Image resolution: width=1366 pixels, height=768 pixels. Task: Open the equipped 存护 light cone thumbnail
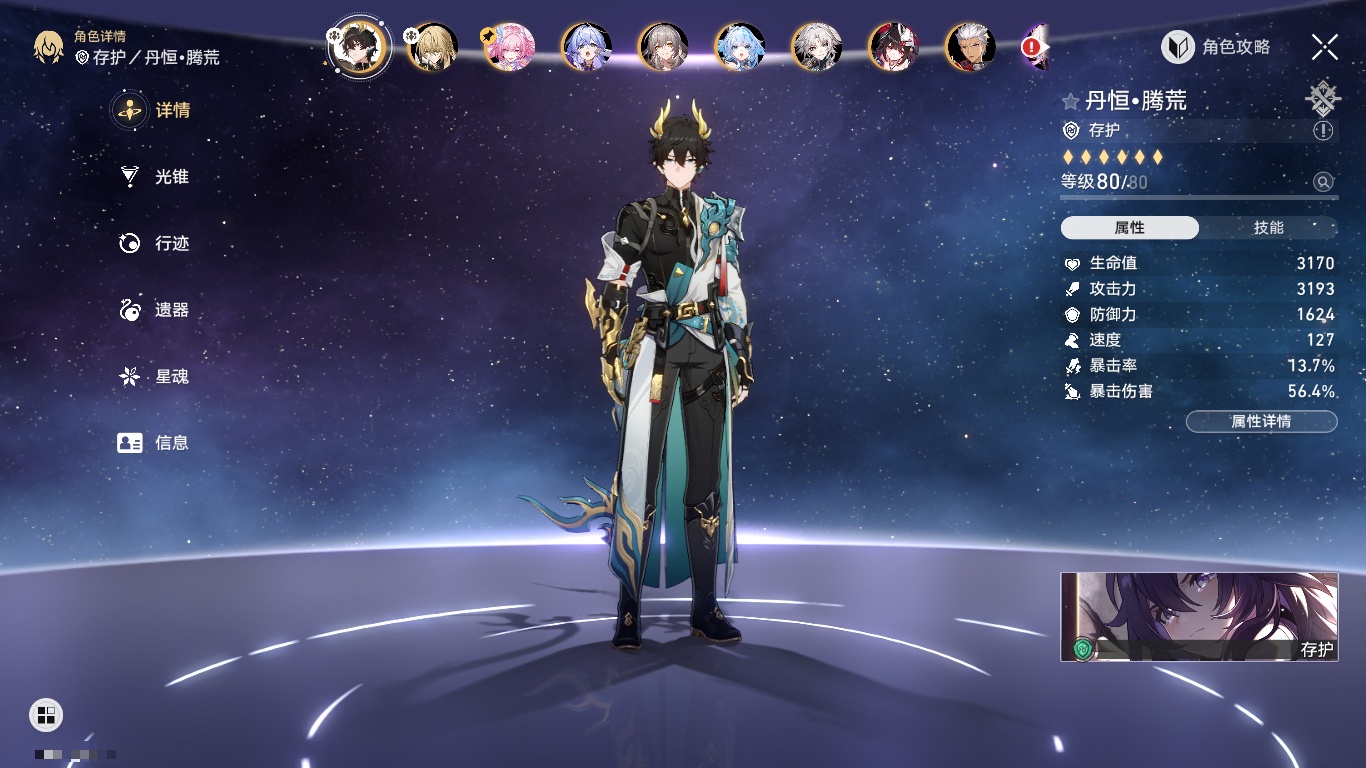pos(1199,617)
